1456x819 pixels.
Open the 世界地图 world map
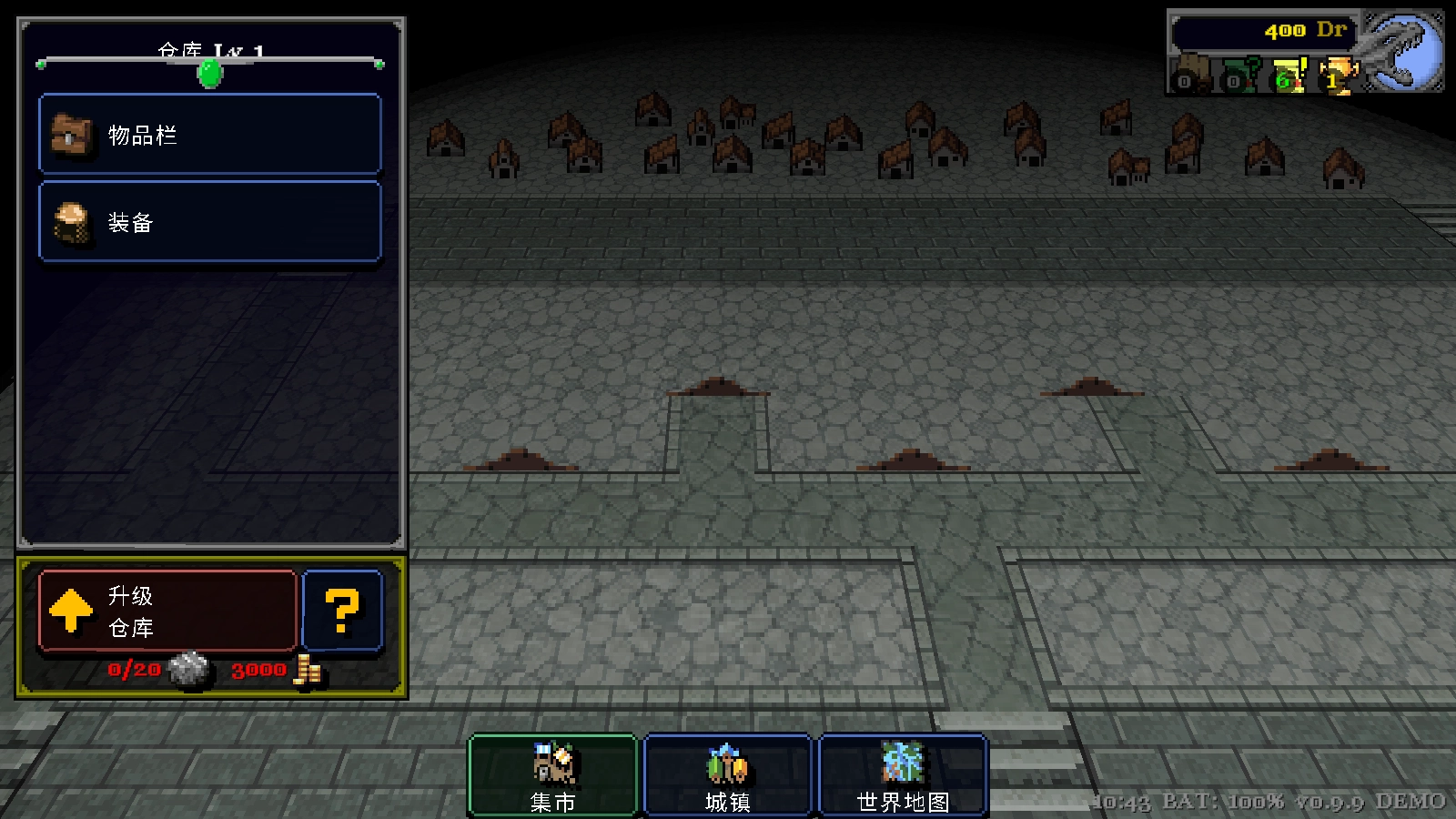[903, 775]
